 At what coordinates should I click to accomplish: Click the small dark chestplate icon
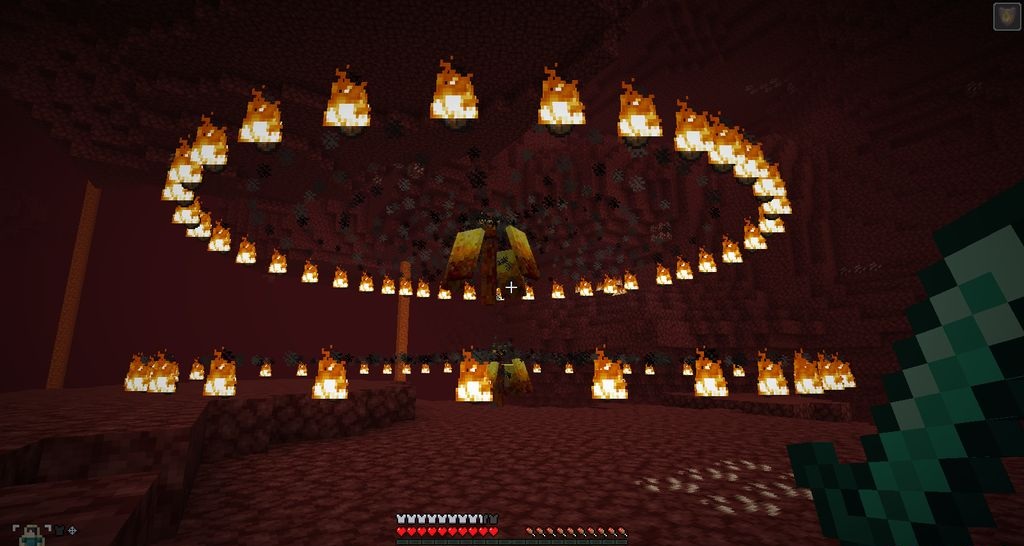[x=58, y=530]
